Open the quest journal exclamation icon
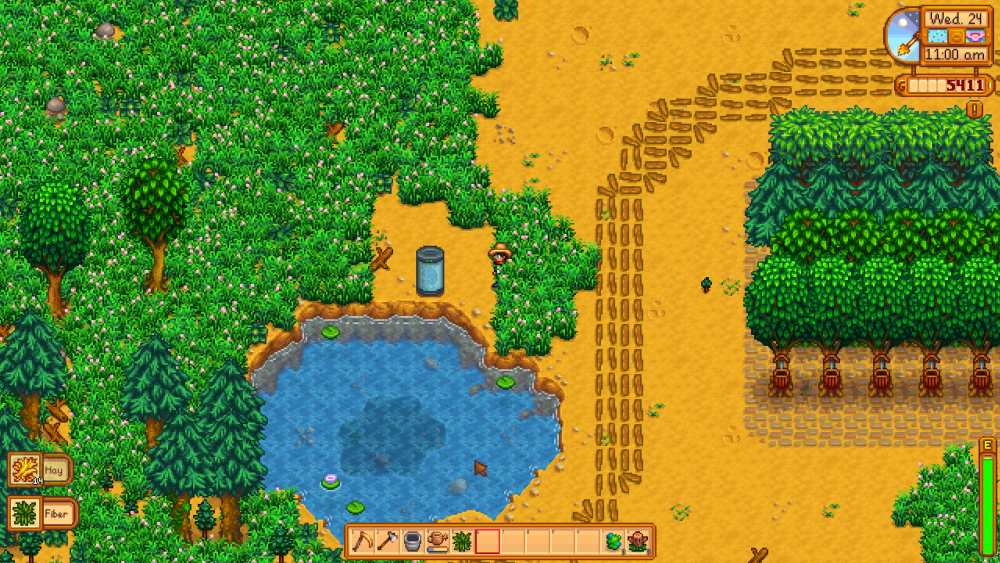This screenshot has height=563, width=1000. 974,109
